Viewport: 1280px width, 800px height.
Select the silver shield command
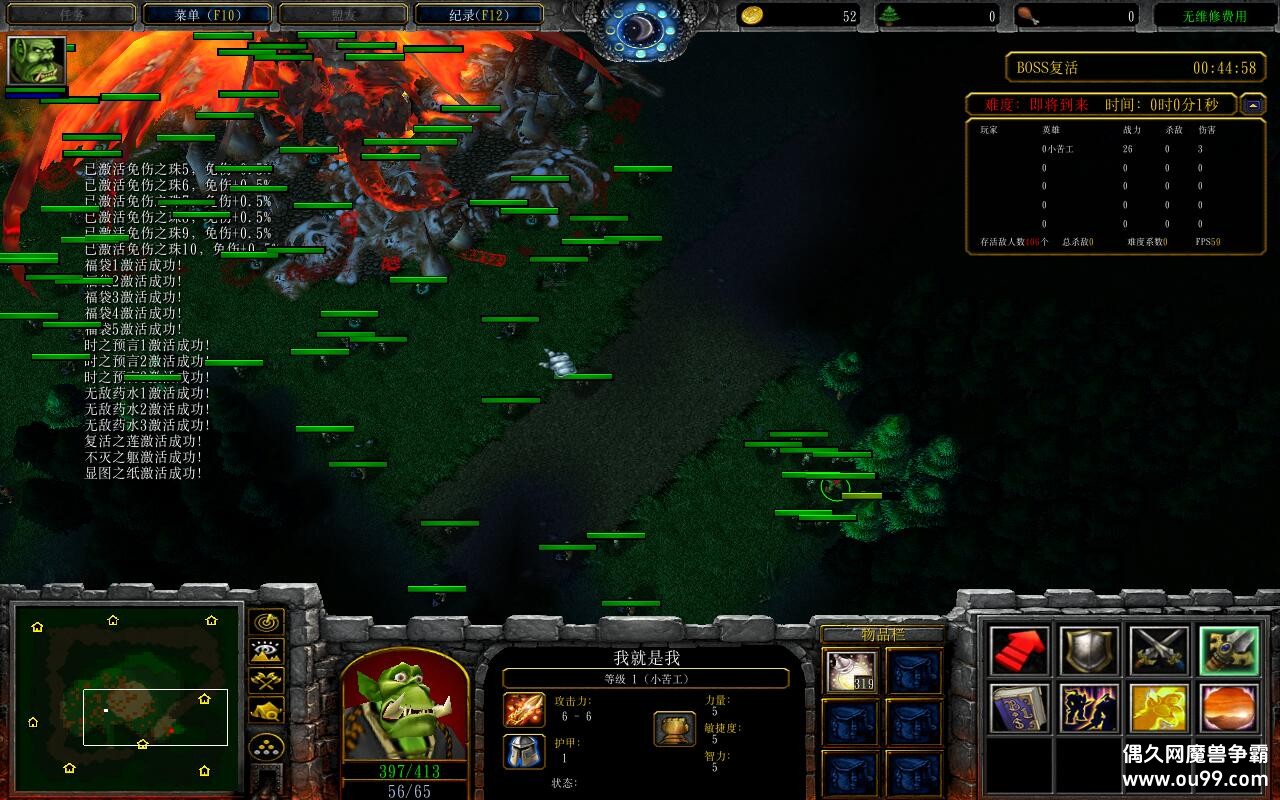pos(1089,651)
